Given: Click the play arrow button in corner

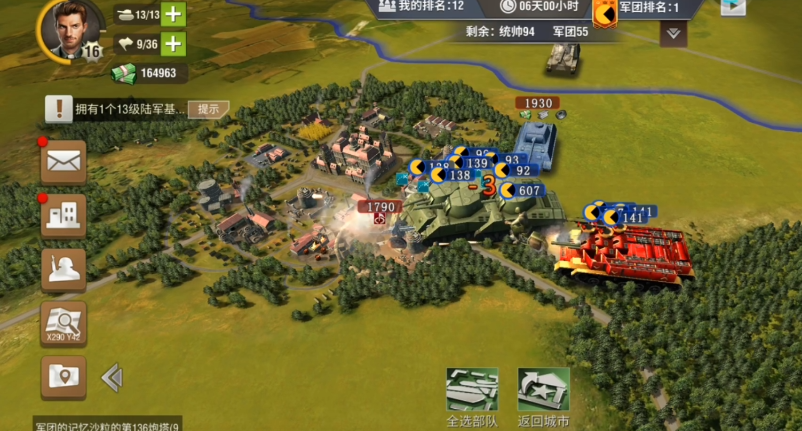Looking at the screenshot, I should [733, 7].
